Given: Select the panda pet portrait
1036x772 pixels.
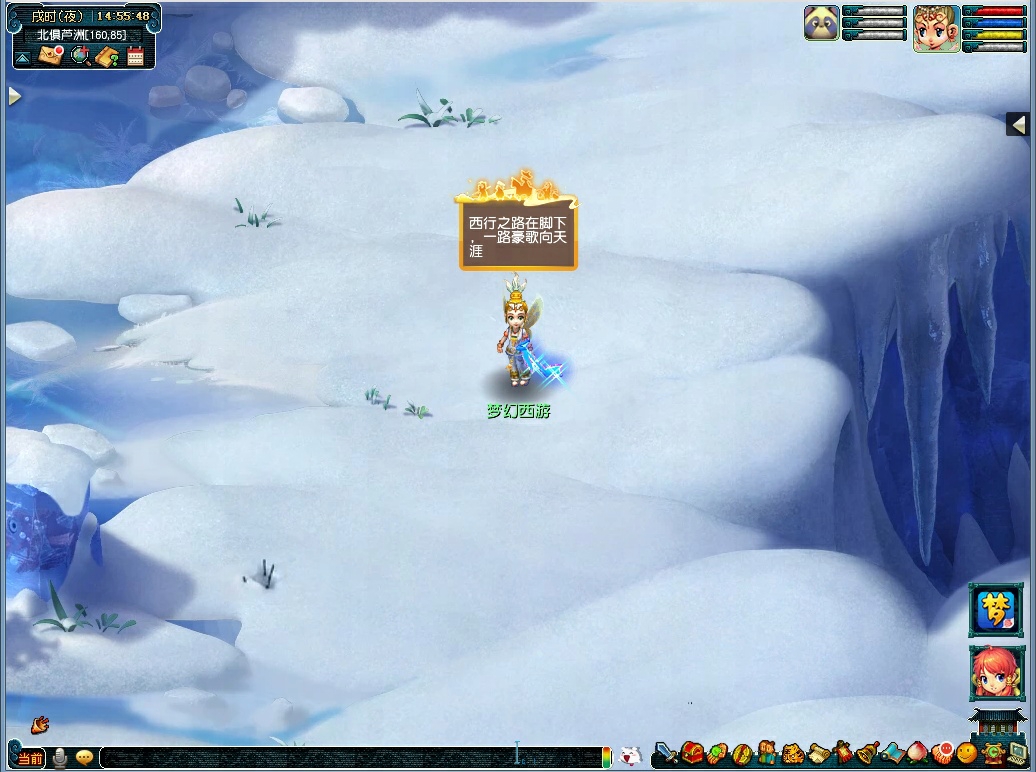Looking at the screenshot, I should tap(821, 23).
